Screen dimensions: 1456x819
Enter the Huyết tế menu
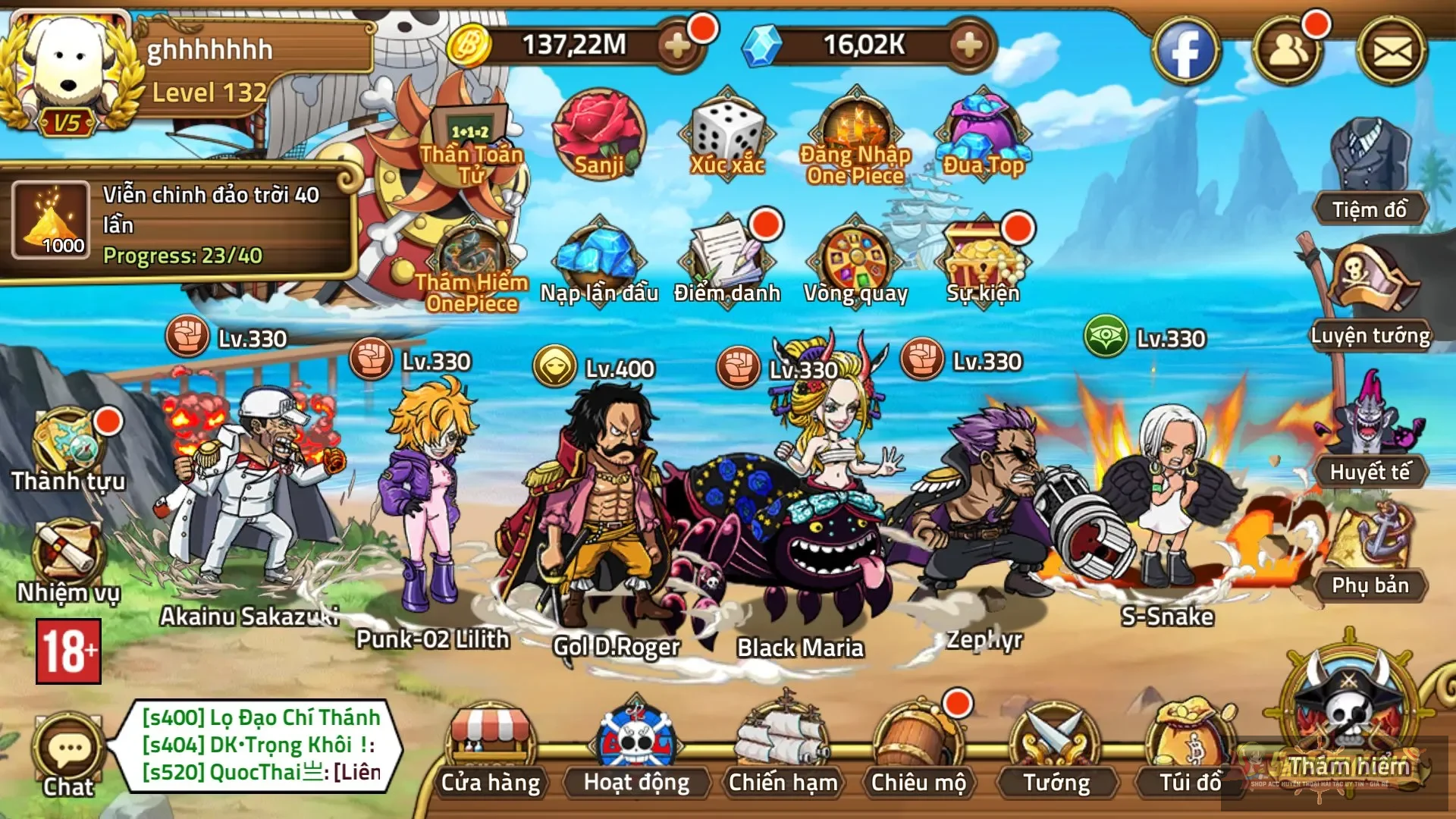click(x=1370, y=432)
